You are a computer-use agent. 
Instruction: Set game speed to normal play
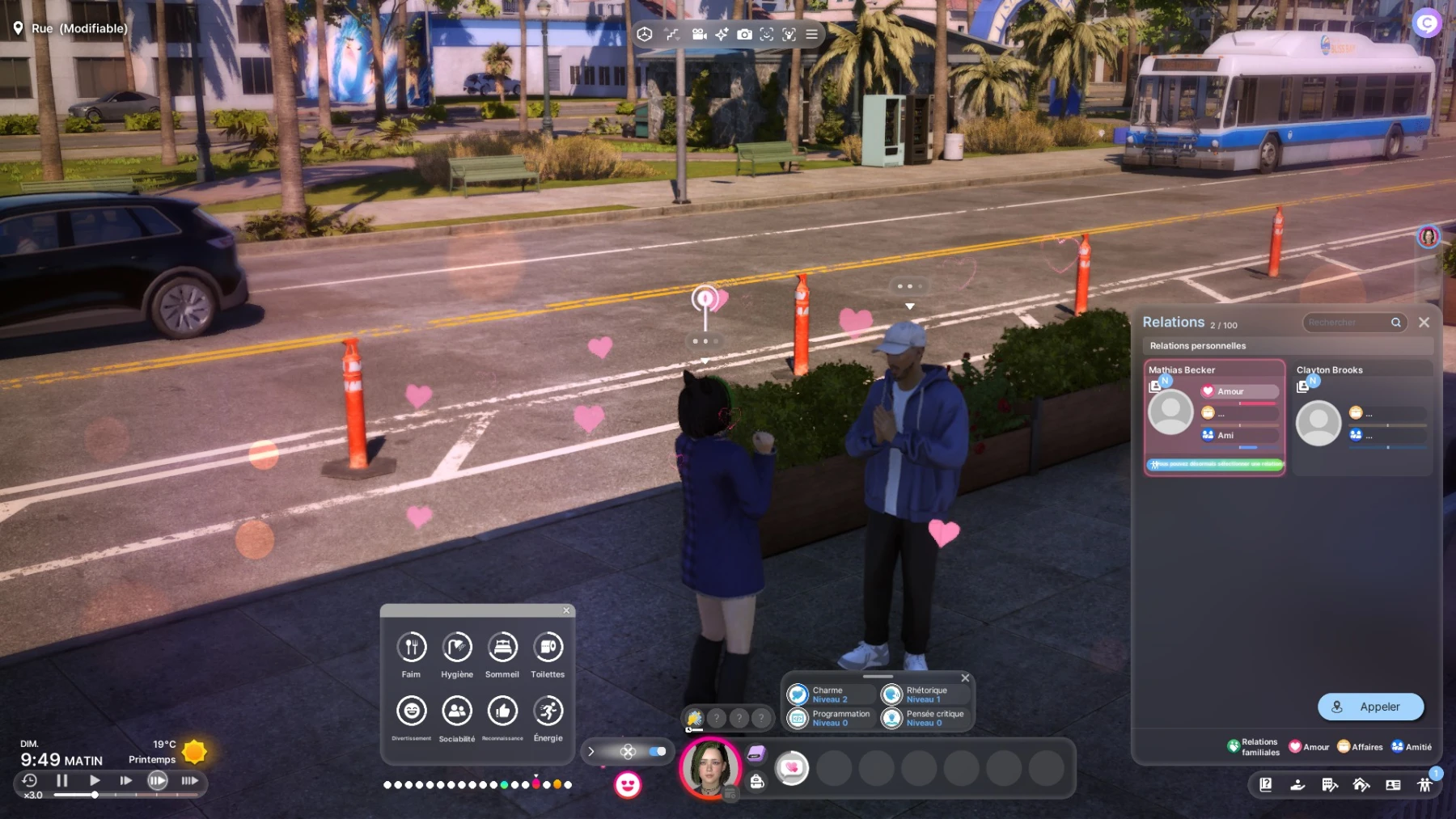click(x=95, y=780)
